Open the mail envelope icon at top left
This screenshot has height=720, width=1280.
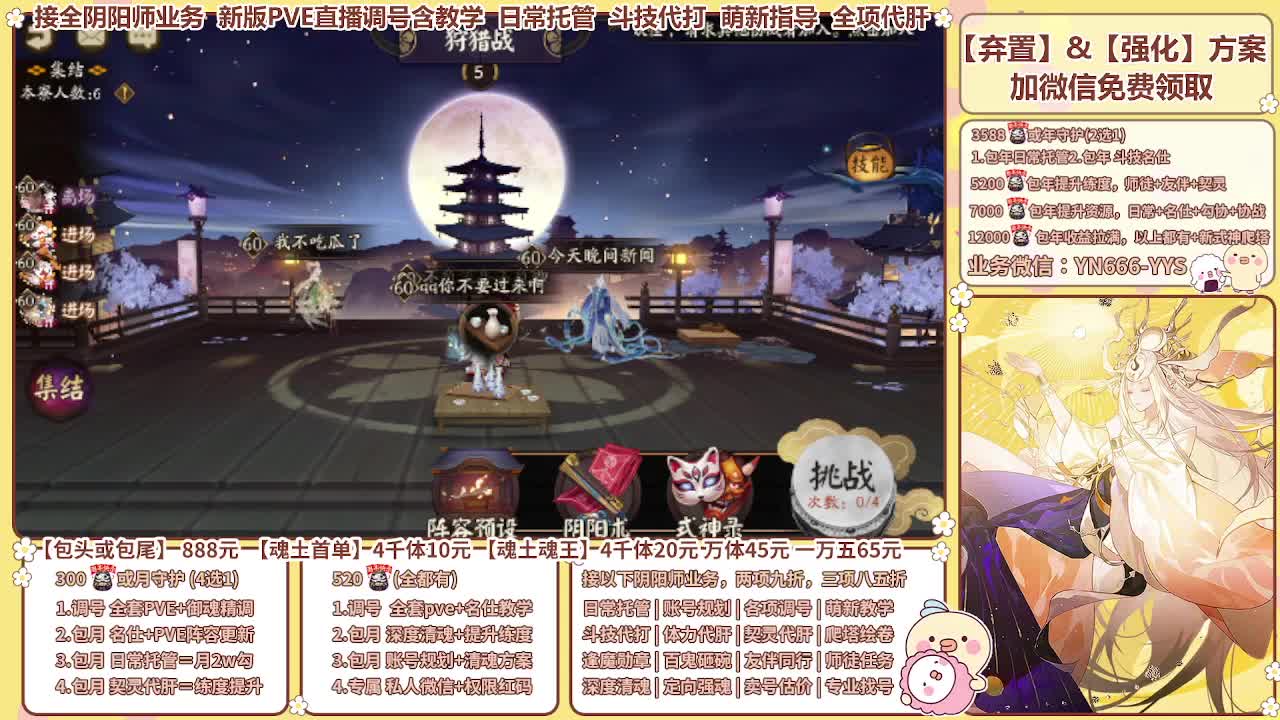coord(93,37)
